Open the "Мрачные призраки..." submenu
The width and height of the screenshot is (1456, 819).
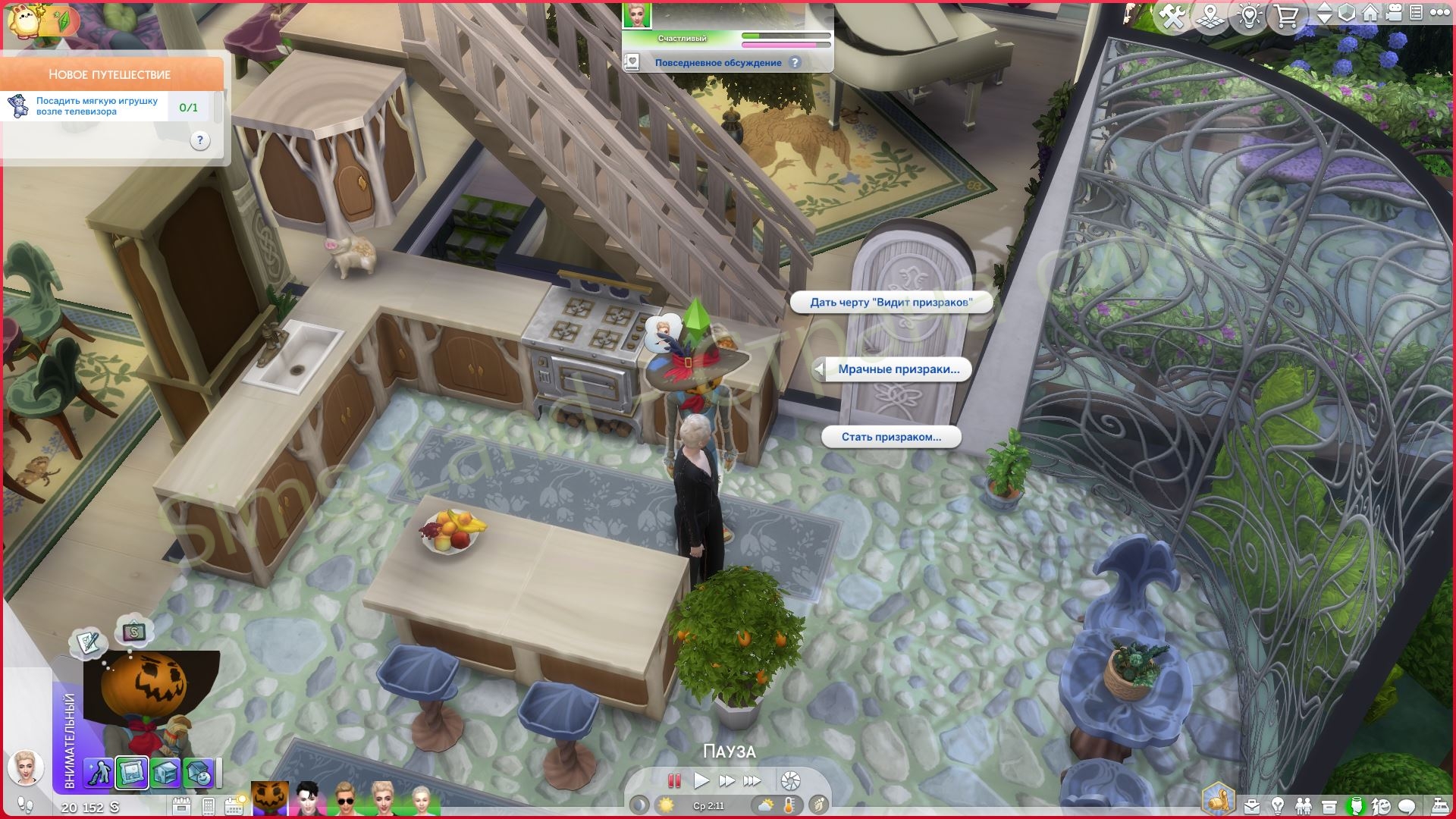tap(898, 369)
